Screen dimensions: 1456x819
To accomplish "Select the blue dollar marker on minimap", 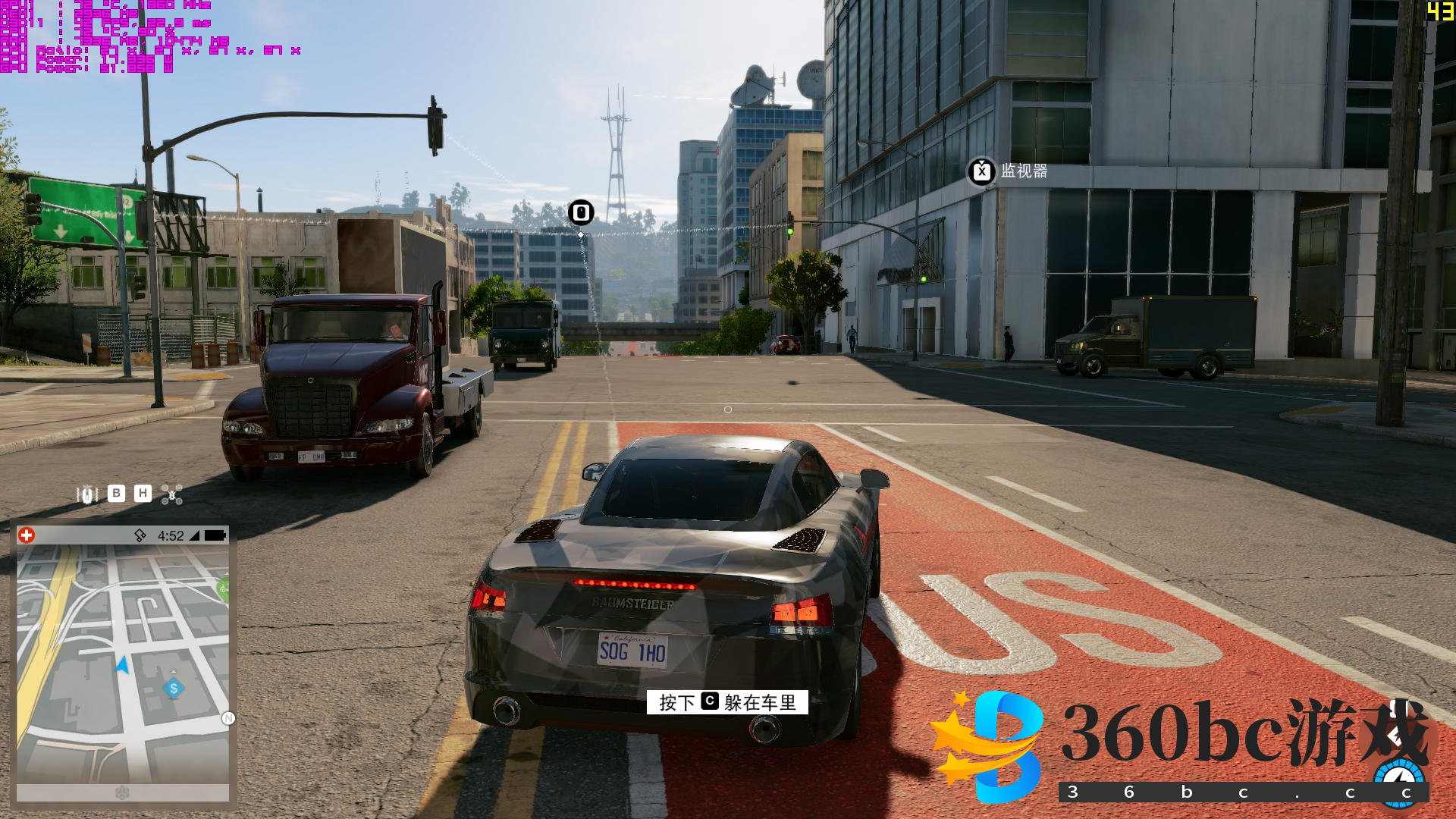I will (174, 689).
